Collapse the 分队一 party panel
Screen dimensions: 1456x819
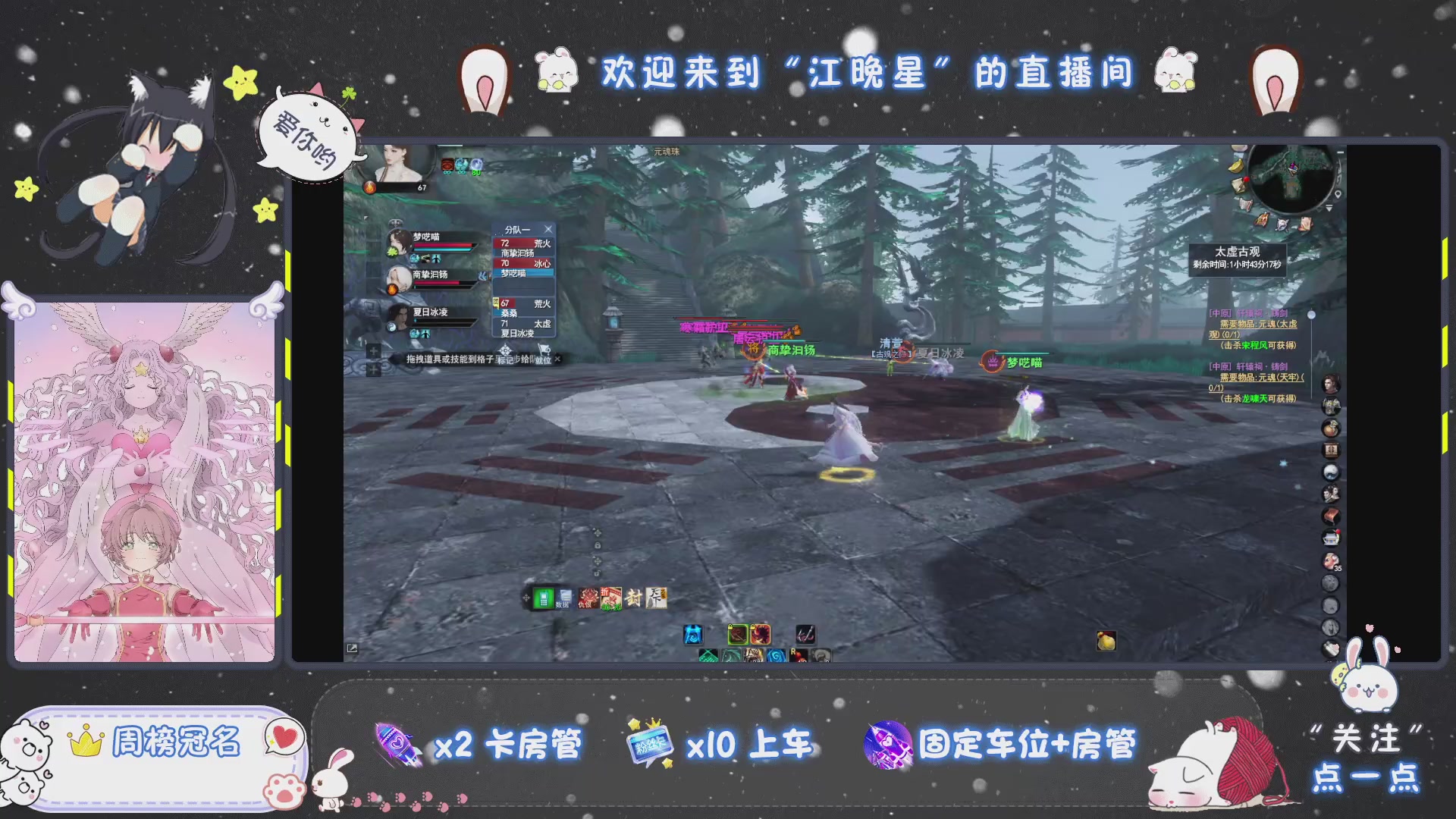click(548, 228)
